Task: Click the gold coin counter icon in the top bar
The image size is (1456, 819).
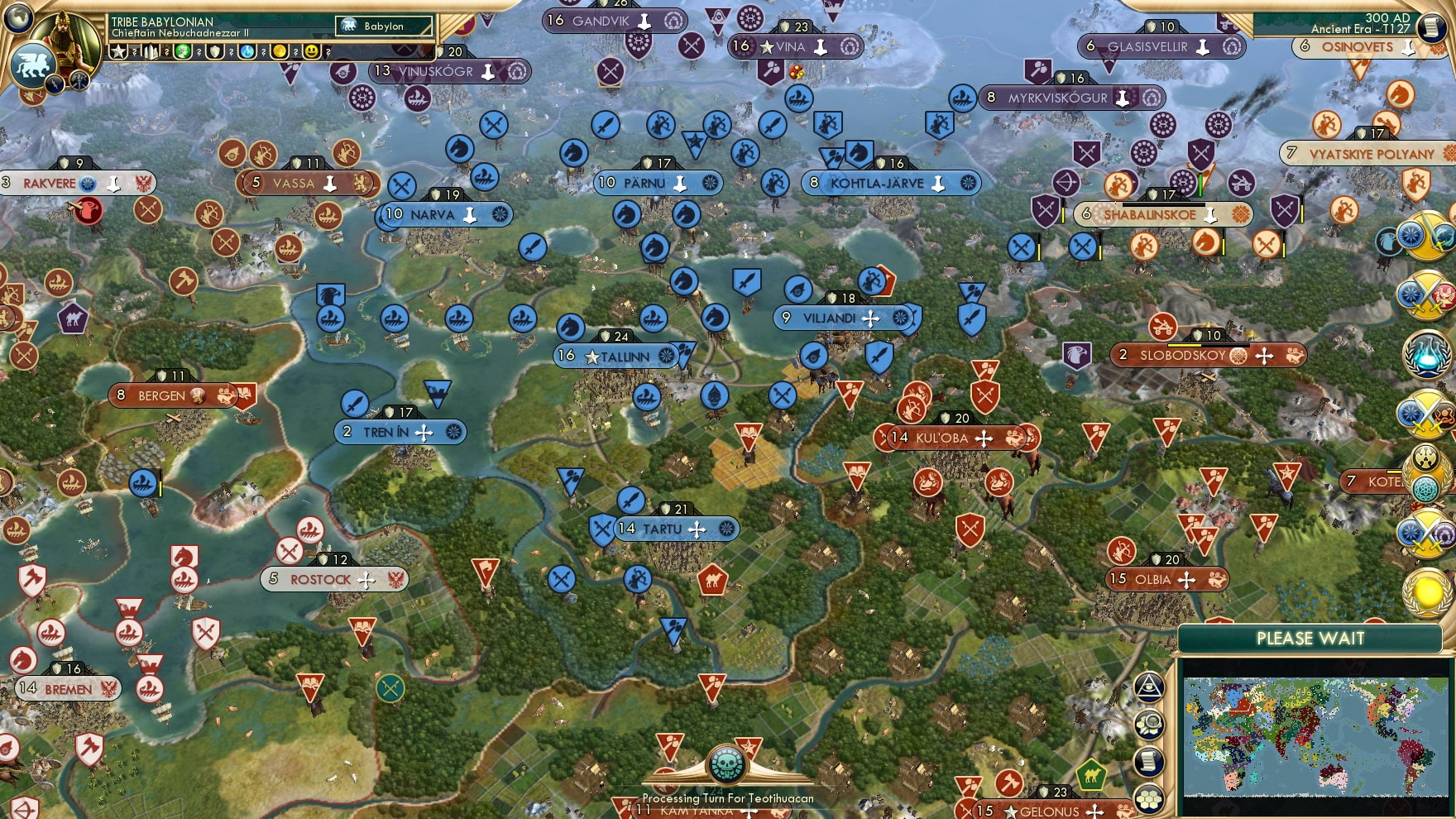Action: (280, 51)
